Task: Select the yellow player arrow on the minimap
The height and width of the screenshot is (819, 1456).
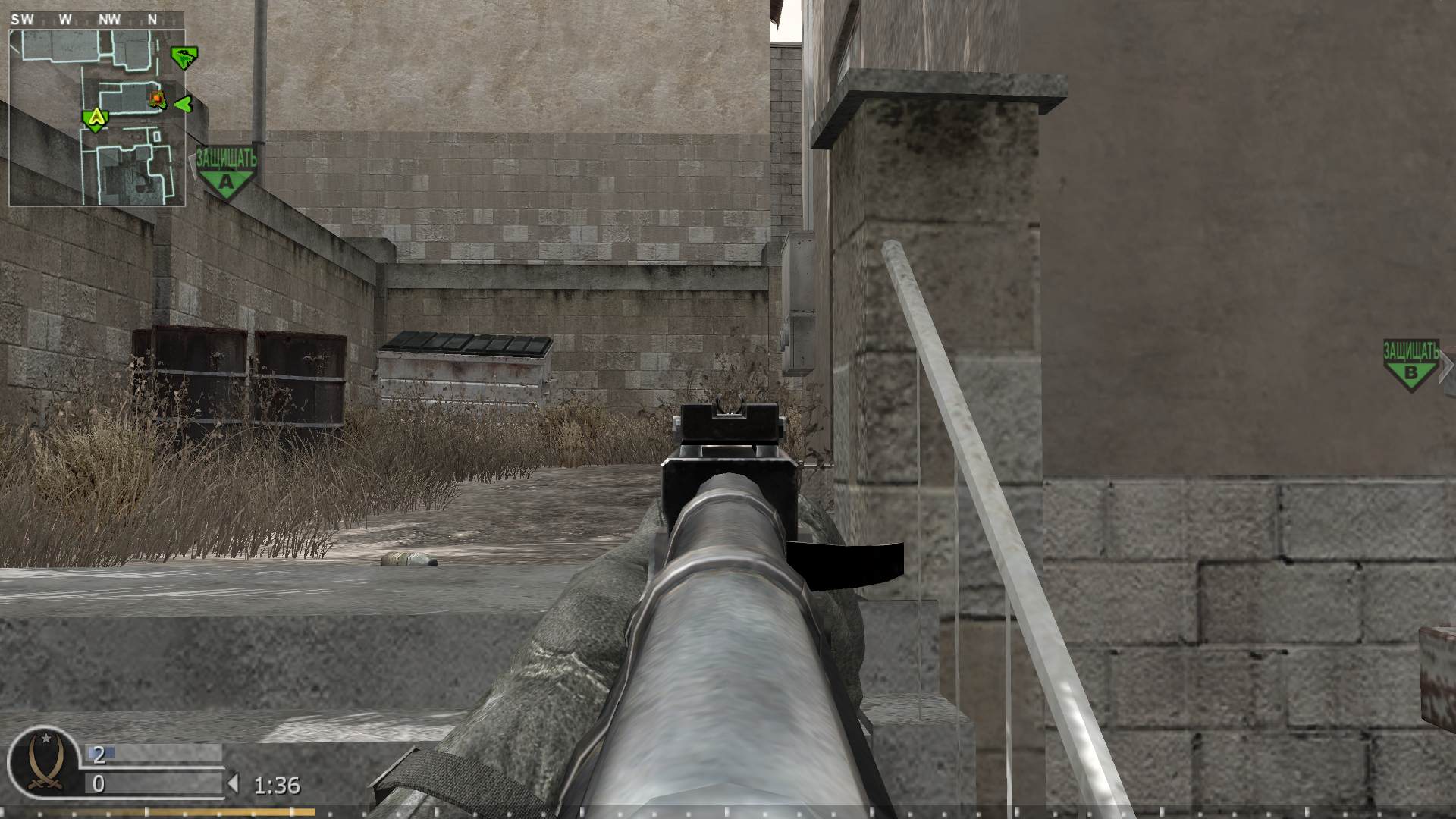Action: pos(96,118)
